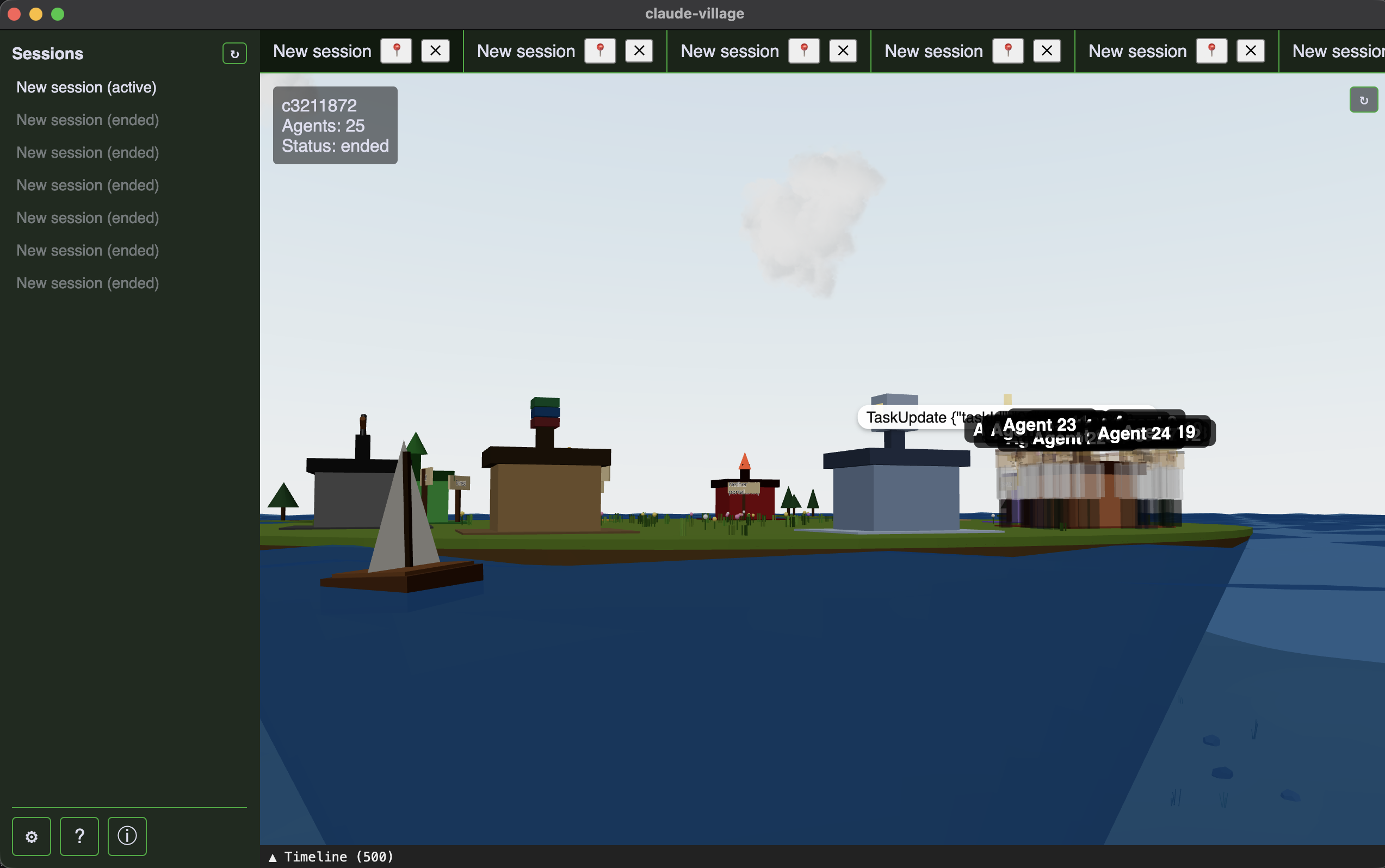Screen dimensions: 1385x868
Task: Refresh the Sessions list
Action: pos(234,53)
